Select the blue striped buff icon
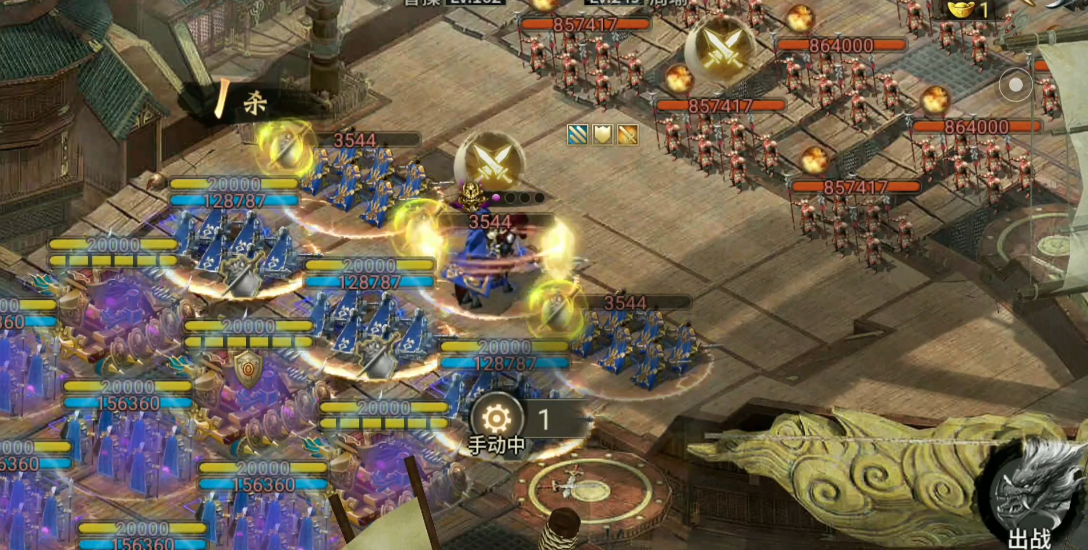1088x550 pixels. click(x=578, y=134)
